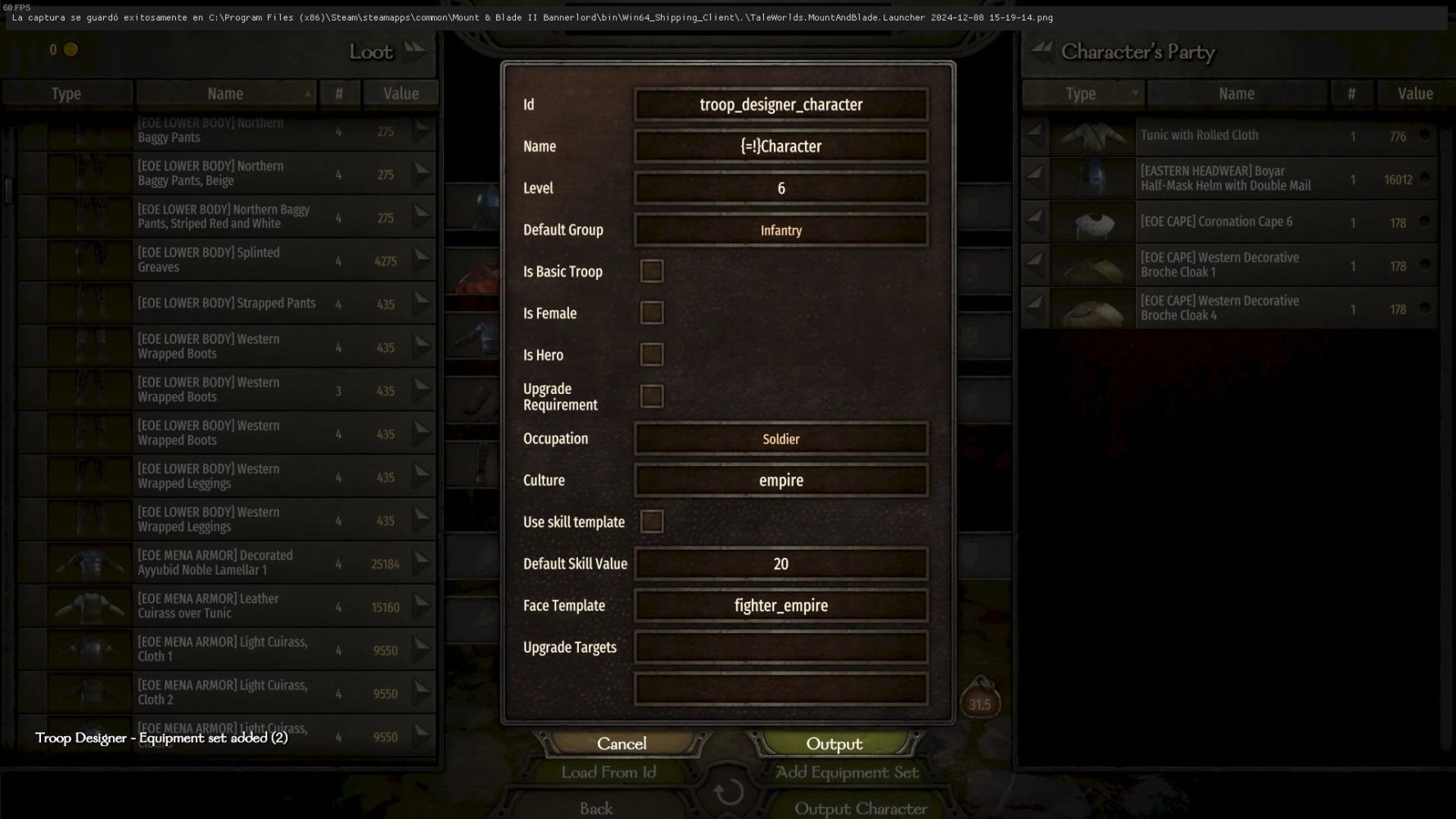
Task: Tick the Is Basic Troop checkbox
Action: pos(652,271)
